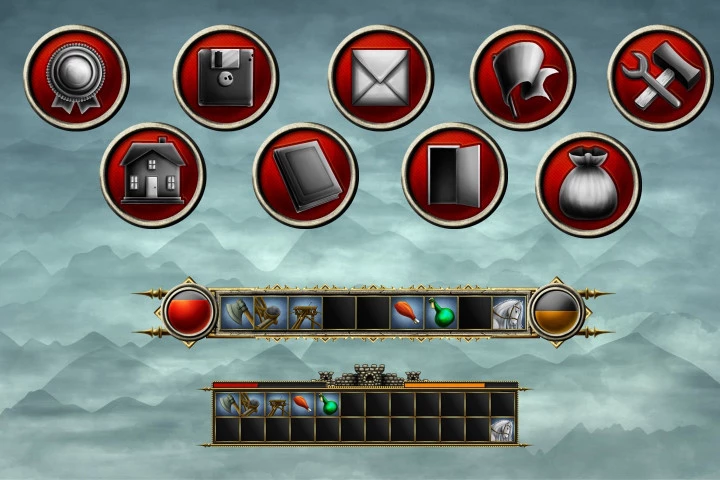Screen dimensions: 720x480
Task: Open settings with the wrench and hammer button
Action: coord(660,77)
